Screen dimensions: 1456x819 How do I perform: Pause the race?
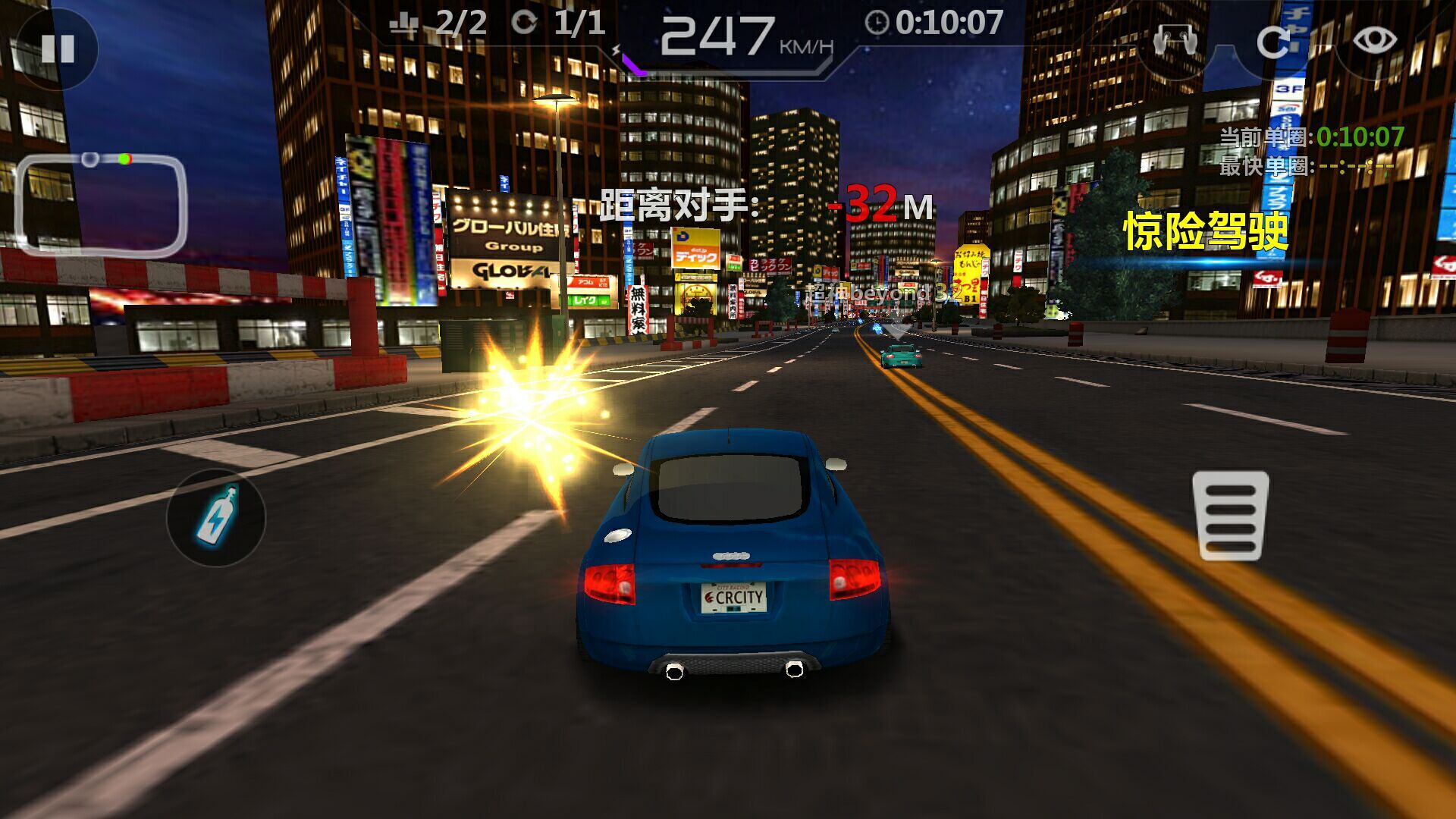pyautogui.click(x=58, y=49)
